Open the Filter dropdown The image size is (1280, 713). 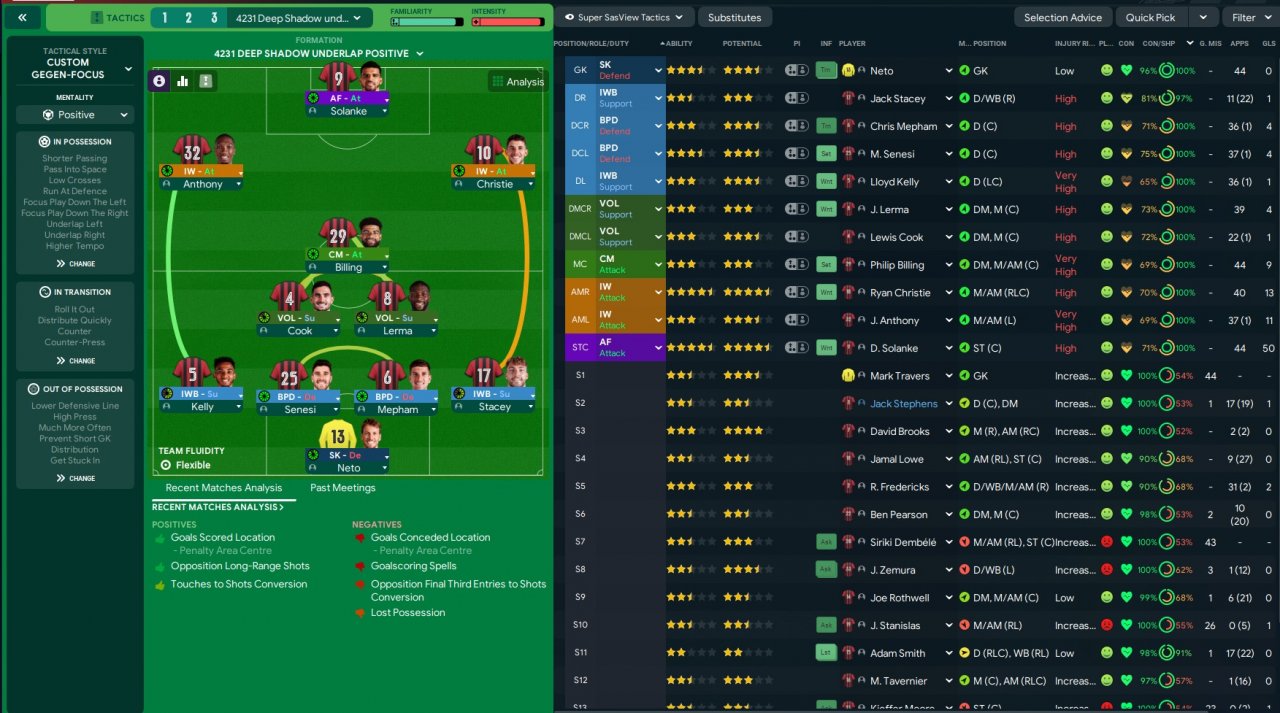tap(1250, 17)
